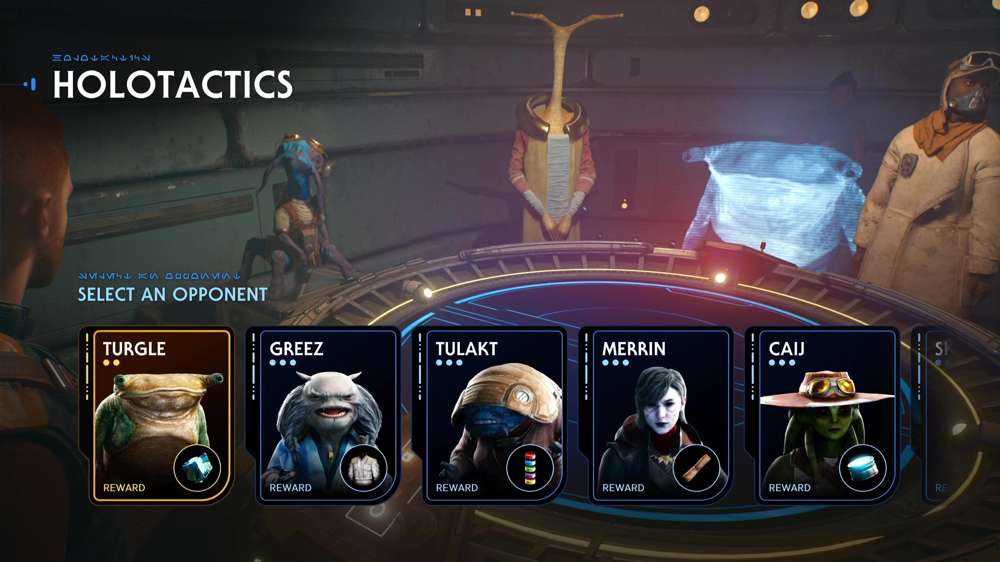Check Tulakt's colored stack reward icon
The image size is (1000, 562).
[530, 468]
